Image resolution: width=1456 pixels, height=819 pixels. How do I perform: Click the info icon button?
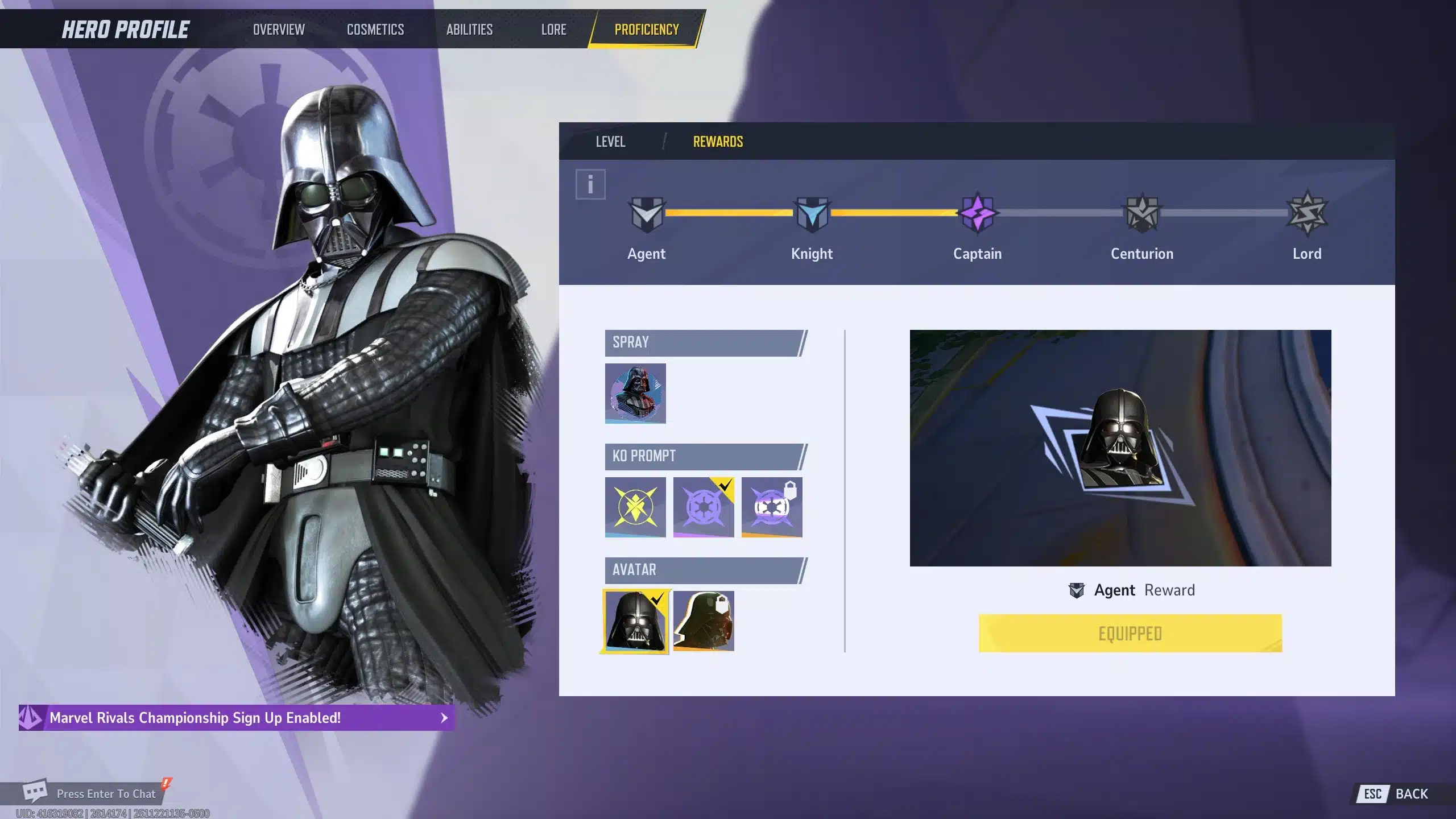(x=590, y=184)
